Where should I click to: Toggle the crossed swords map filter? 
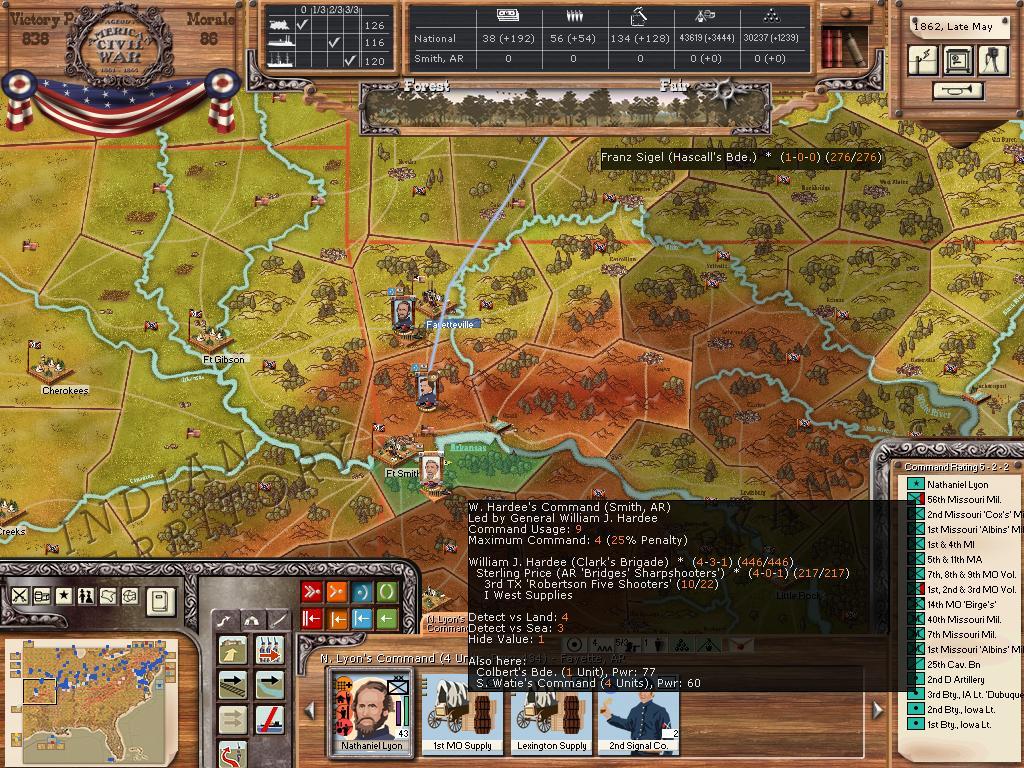19,596
